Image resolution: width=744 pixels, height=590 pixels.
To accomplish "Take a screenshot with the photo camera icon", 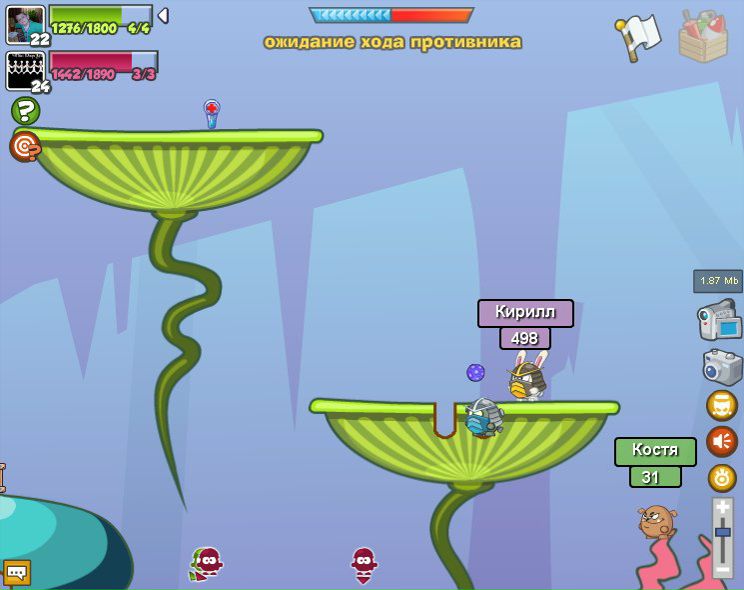I will pyautogui.click(x=721, y=366).
